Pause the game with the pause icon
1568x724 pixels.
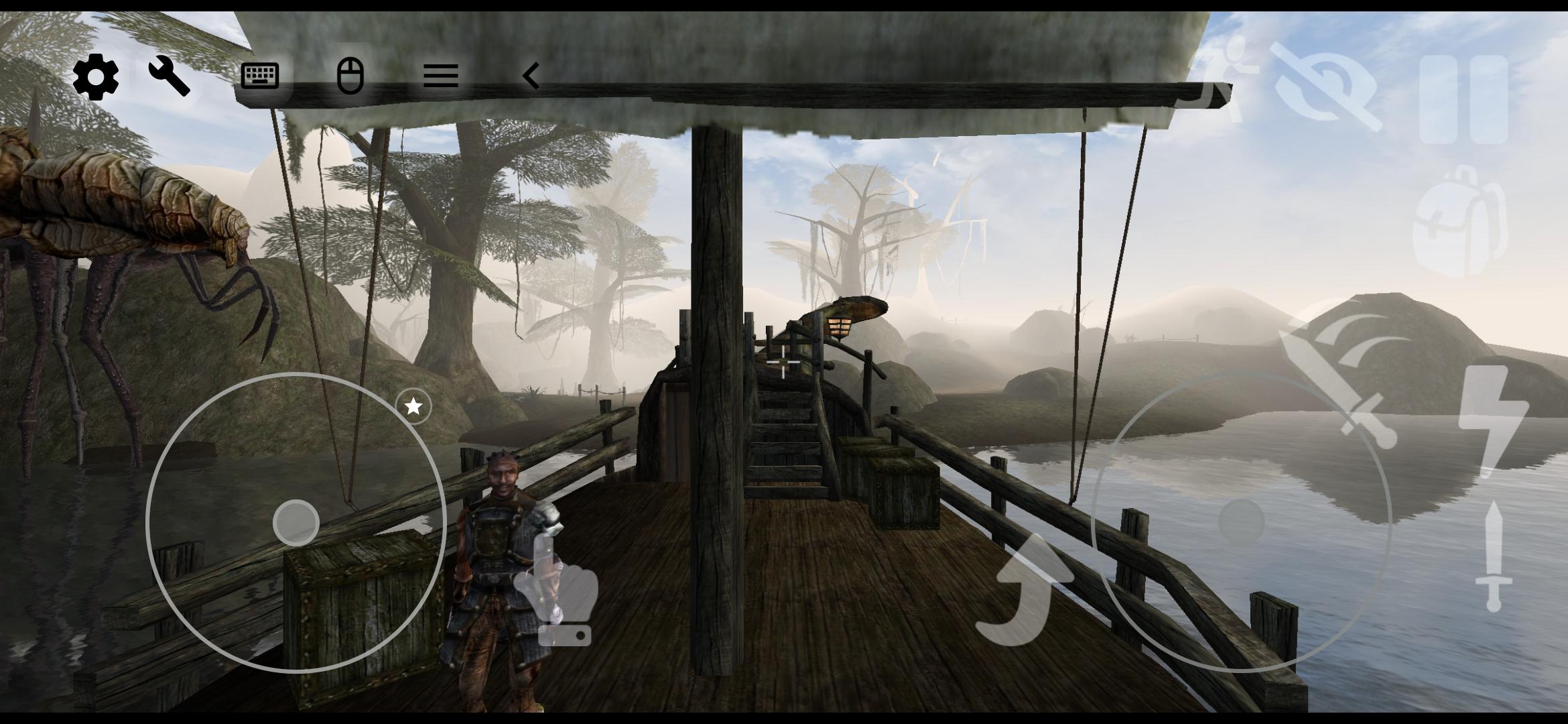pyautogui.click(x=1463, y=99)
